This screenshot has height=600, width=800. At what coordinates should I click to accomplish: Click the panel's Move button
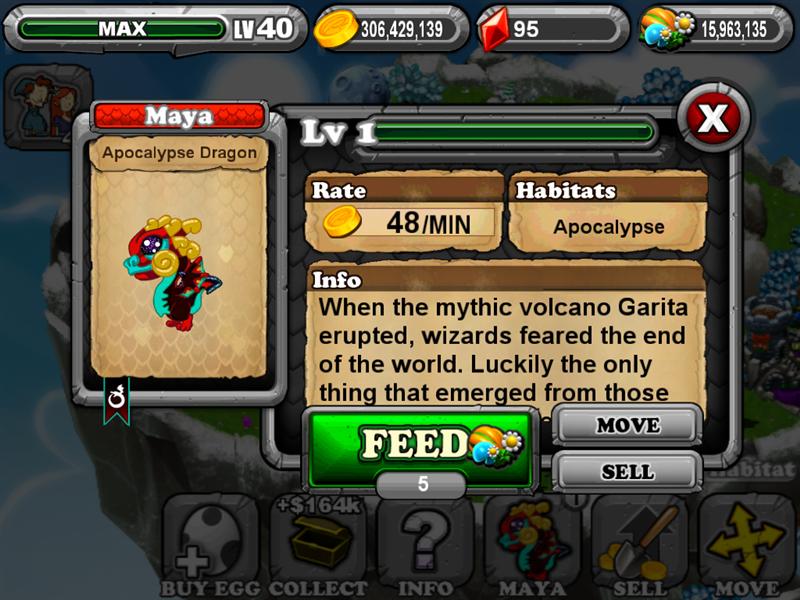(x=627, y=426)
